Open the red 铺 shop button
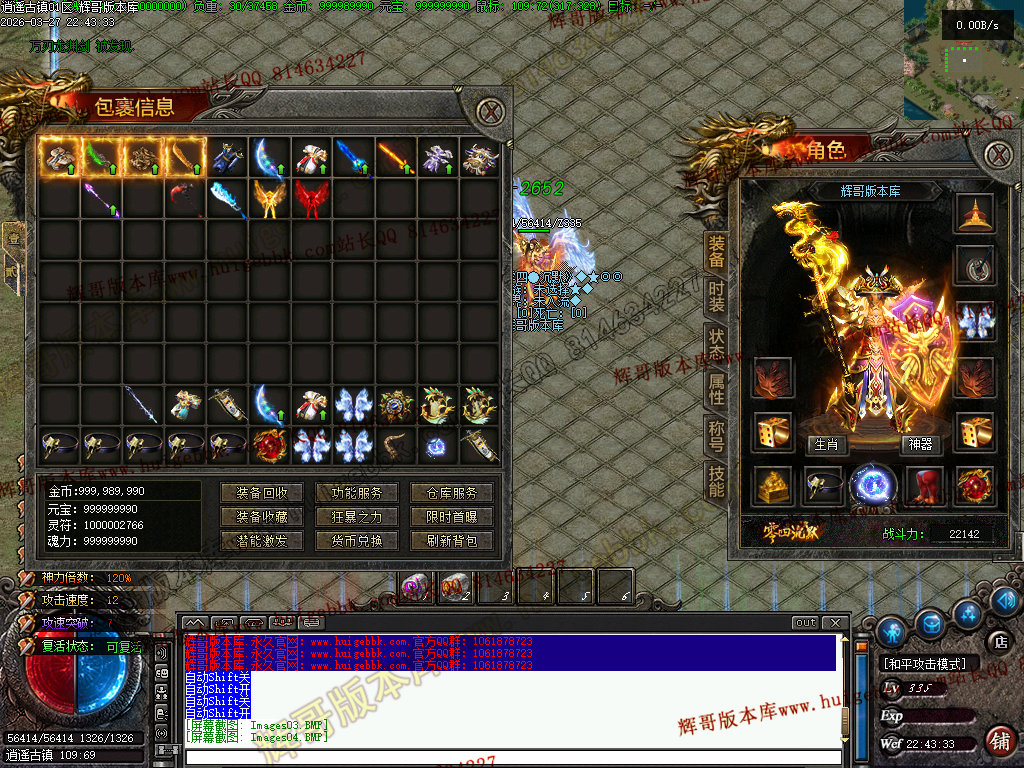The image size is (1024, 768). [x=997, y=741]
